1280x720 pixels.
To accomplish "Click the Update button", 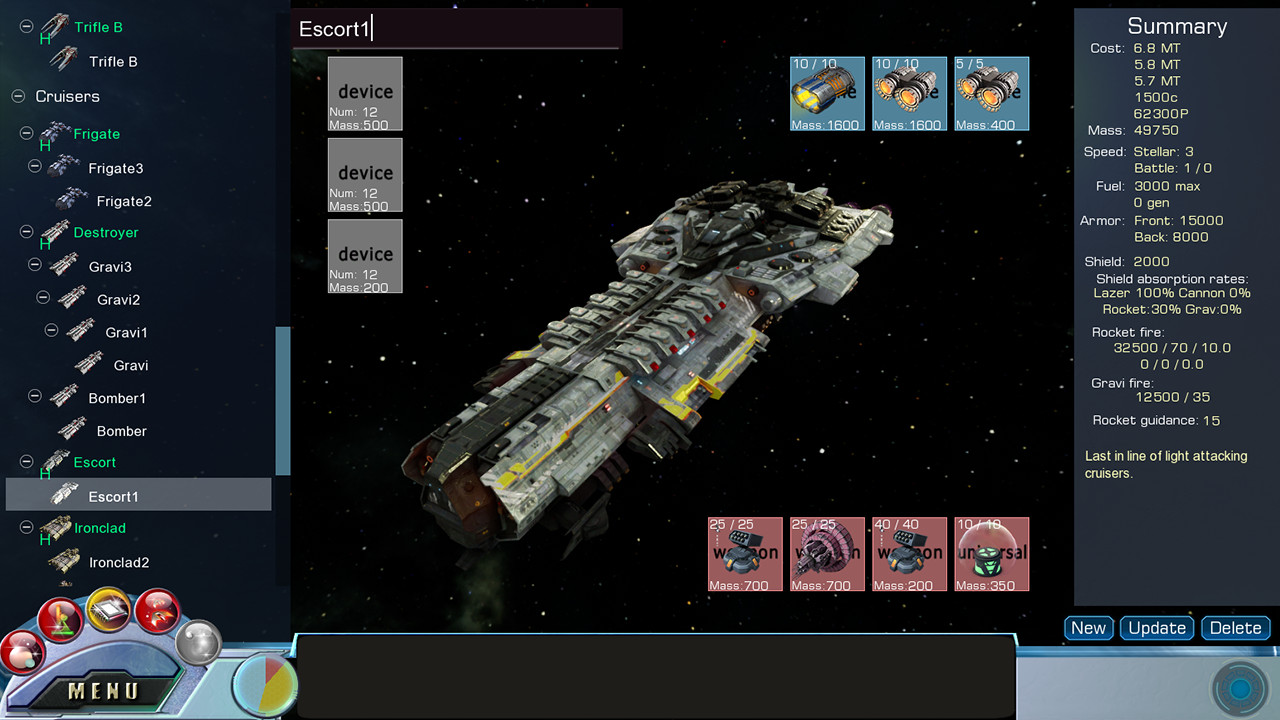I will click(1157, 628).
